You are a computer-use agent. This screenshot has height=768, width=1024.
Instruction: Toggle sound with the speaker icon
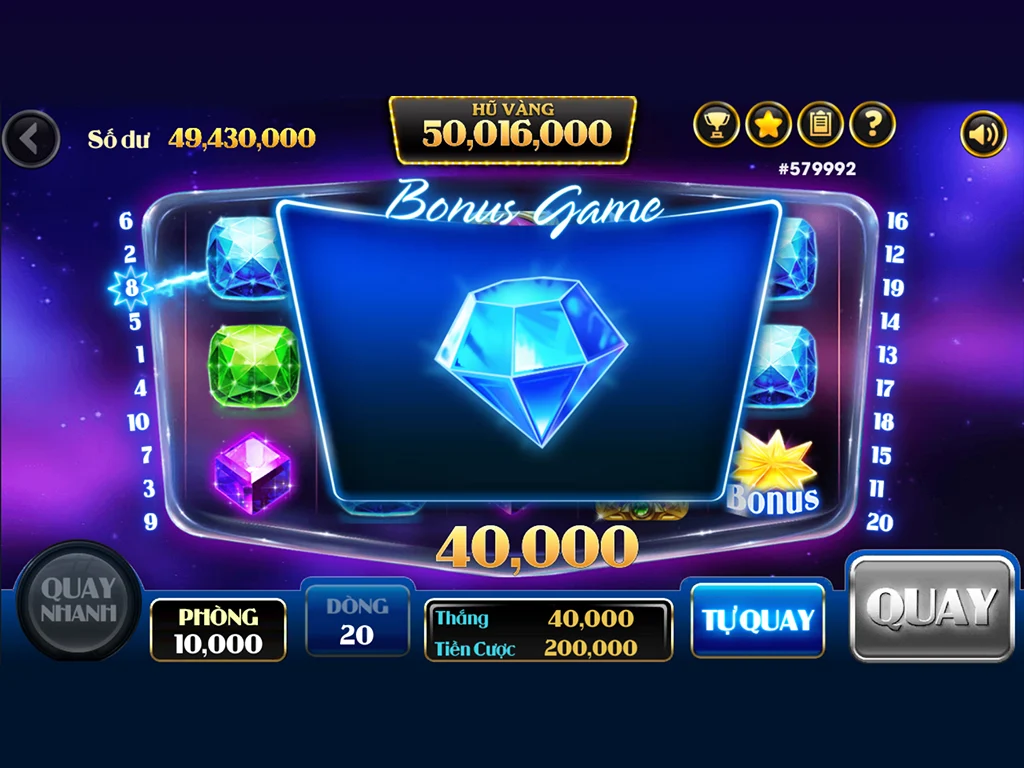pyautogui.click(x=983, y=134)
